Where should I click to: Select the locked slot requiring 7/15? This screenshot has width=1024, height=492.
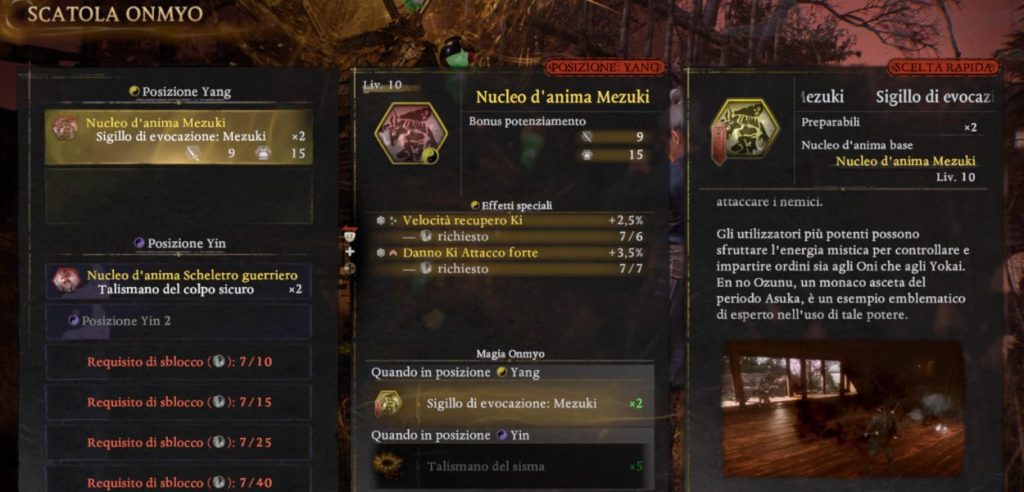pyautogui.click(x=179, y=402)
